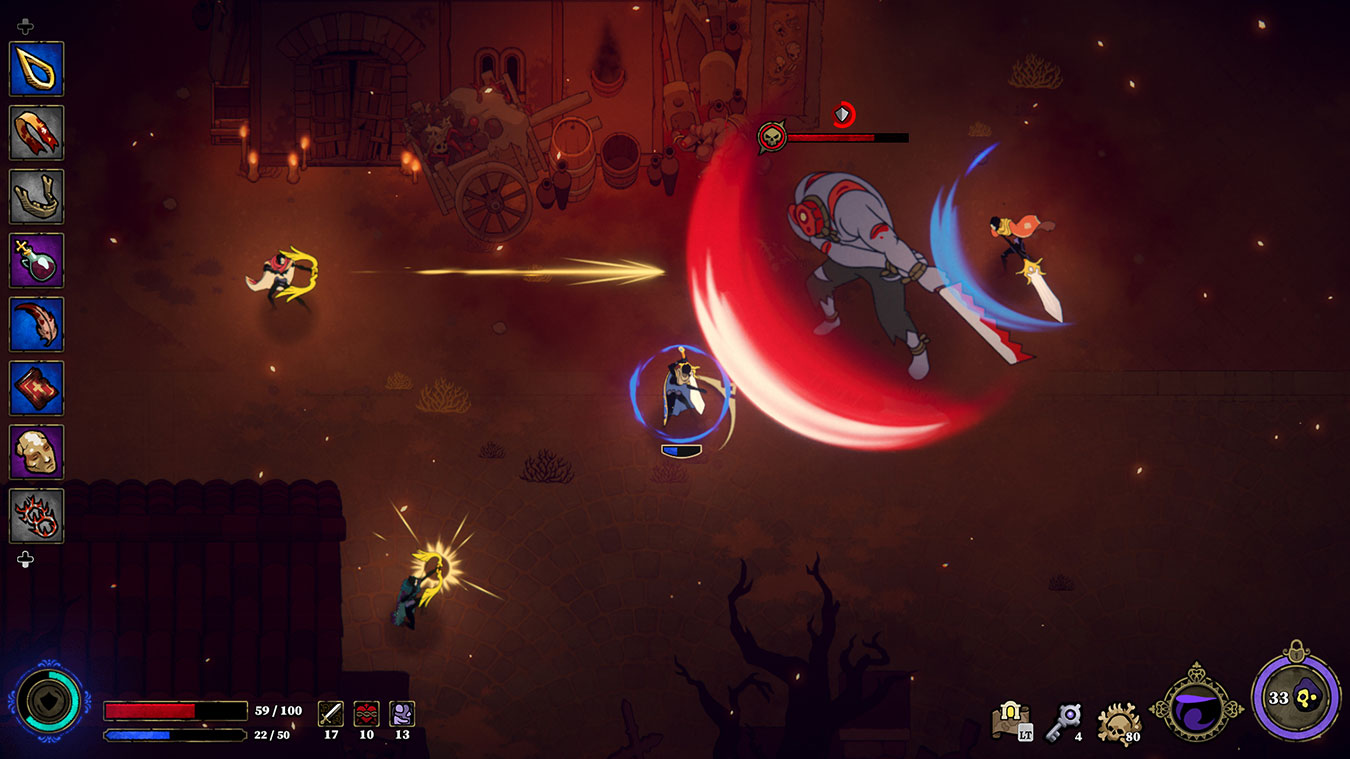
Task: Pick the red spellbook relic
Action: (37, 388)
